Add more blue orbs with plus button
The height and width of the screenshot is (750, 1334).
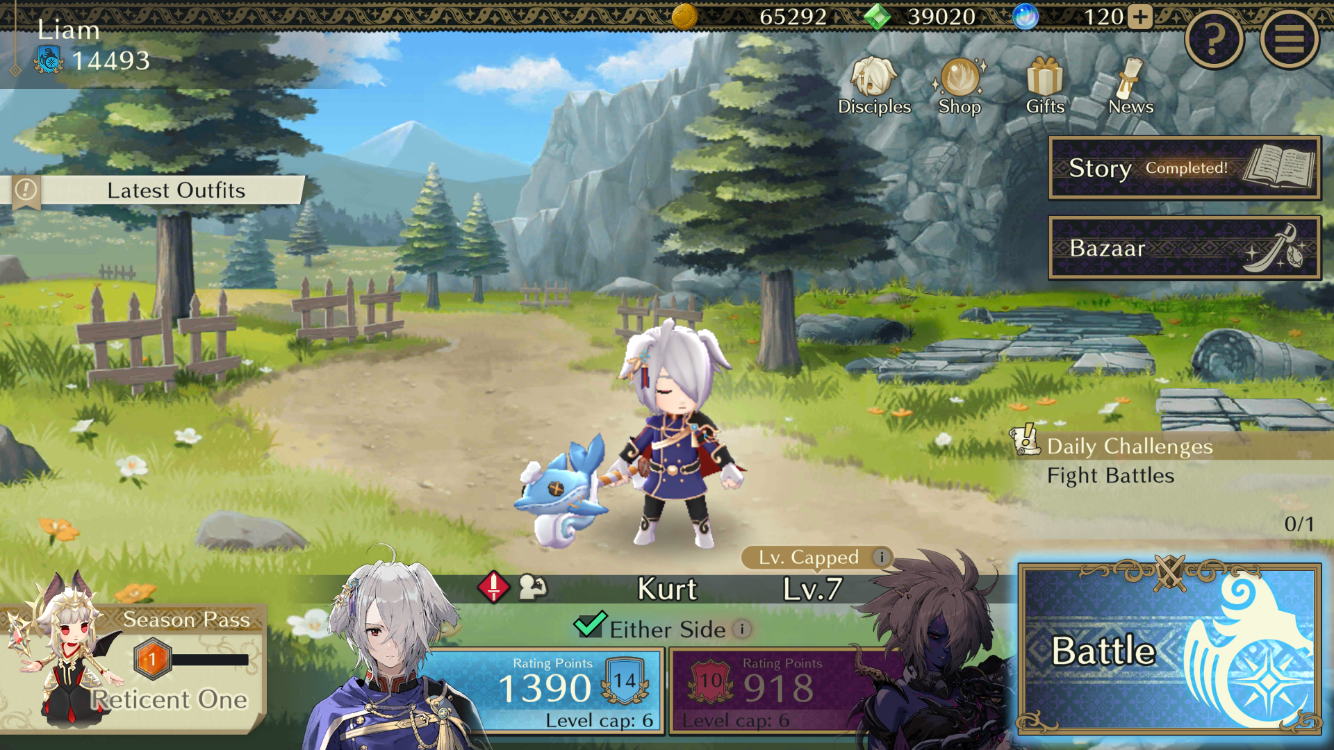1140,17
